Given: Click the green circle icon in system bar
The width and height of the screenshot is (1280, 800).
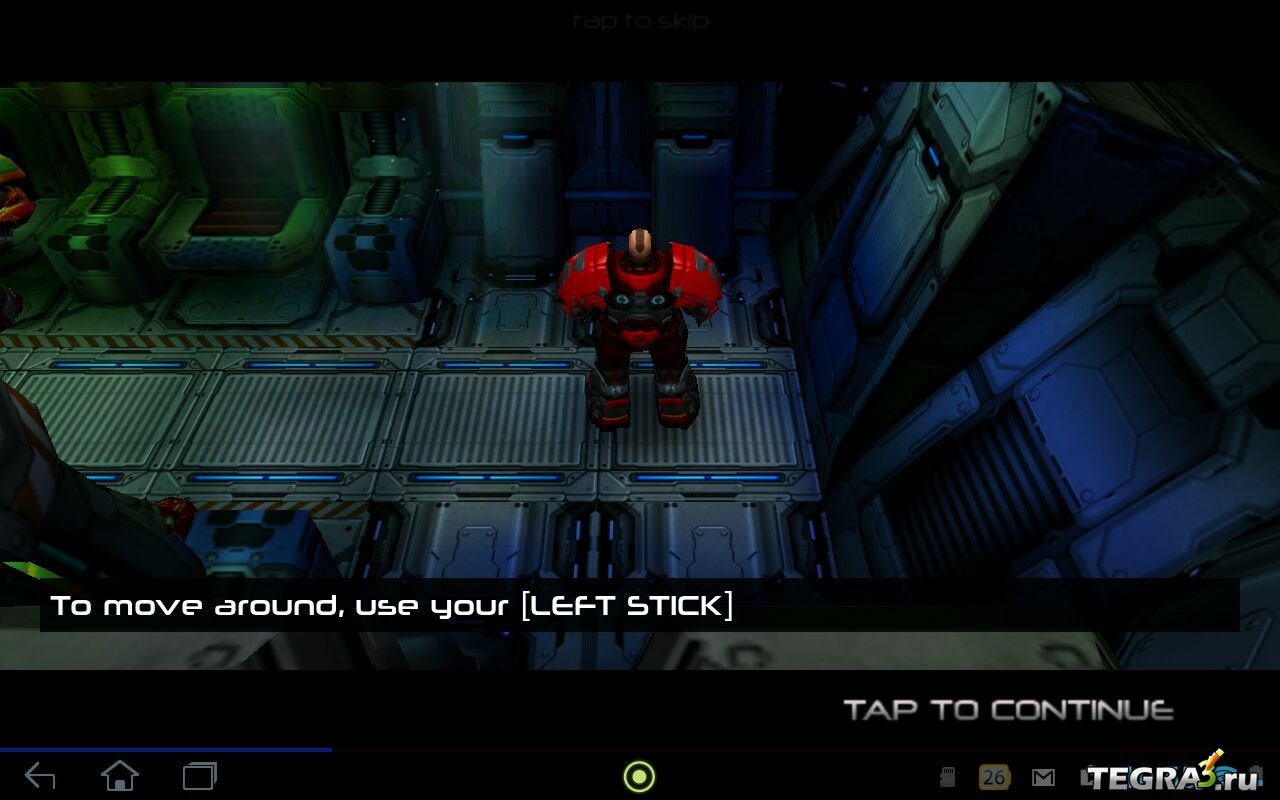Looking at the screenshot, I should coord(639,776).
